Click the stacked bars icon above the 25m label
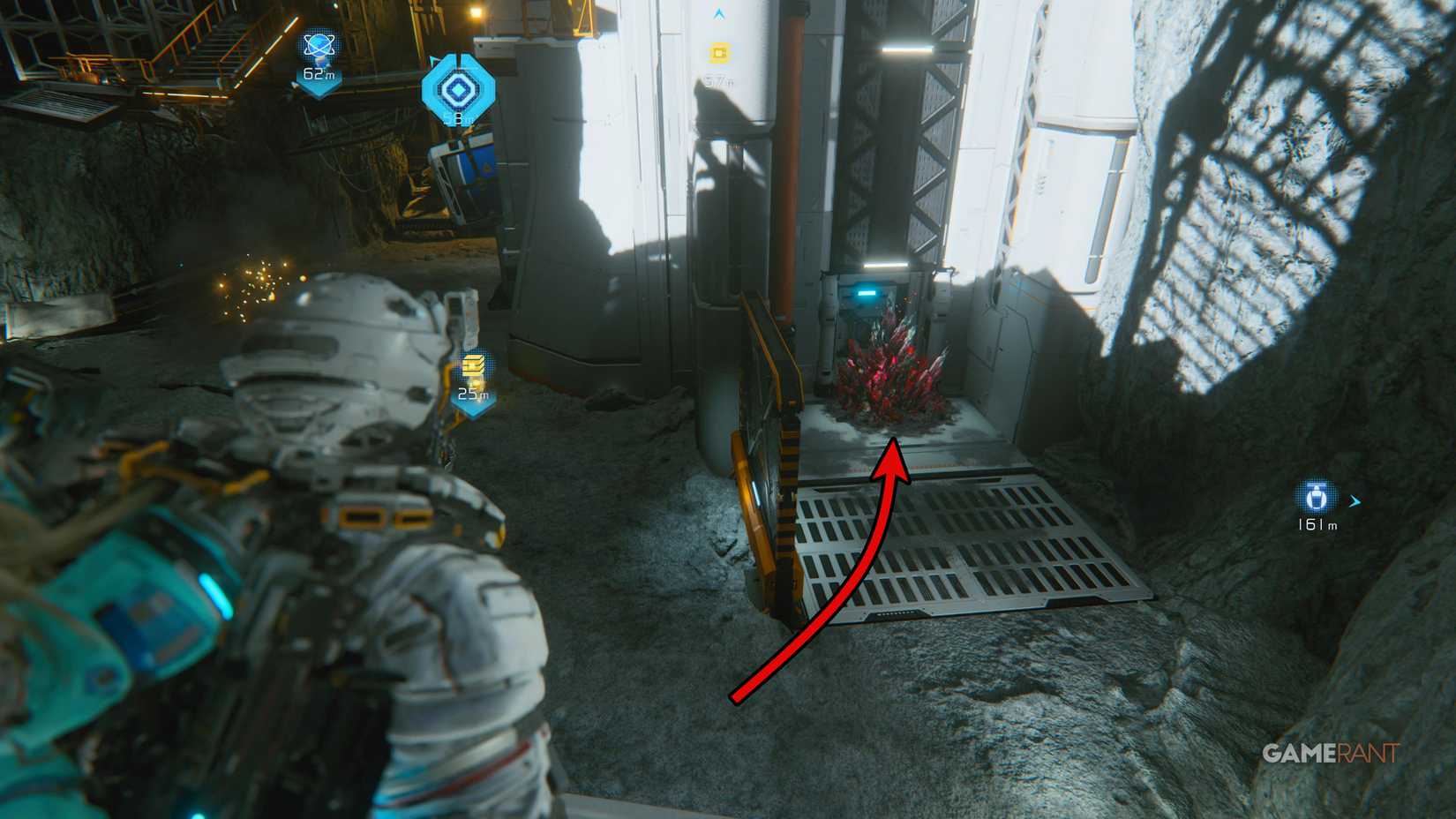Viewport: 1456px width, 819px height. [472, 364]
